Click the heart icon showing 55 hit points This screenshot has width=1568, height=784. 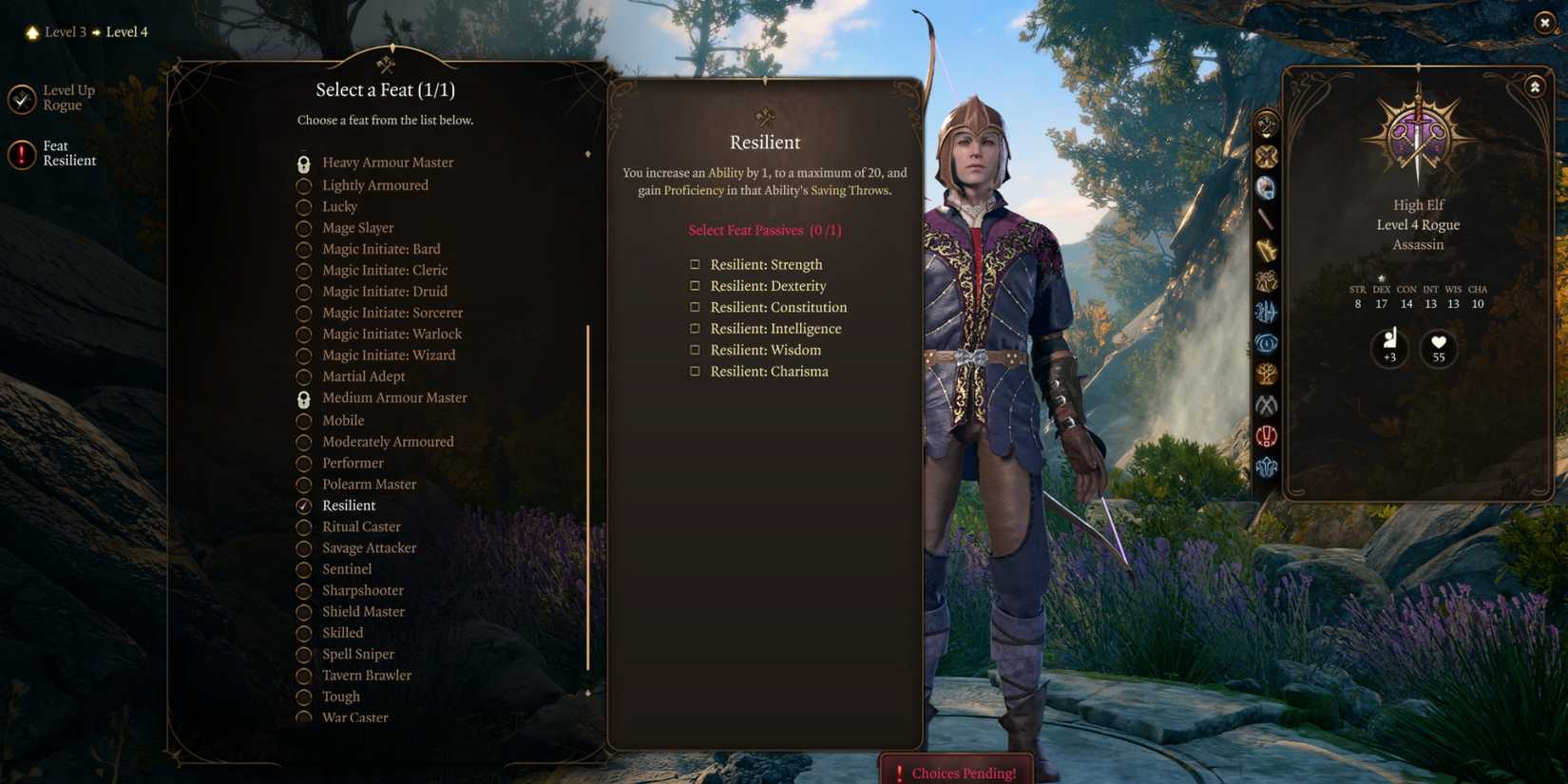pos(1438,349)
